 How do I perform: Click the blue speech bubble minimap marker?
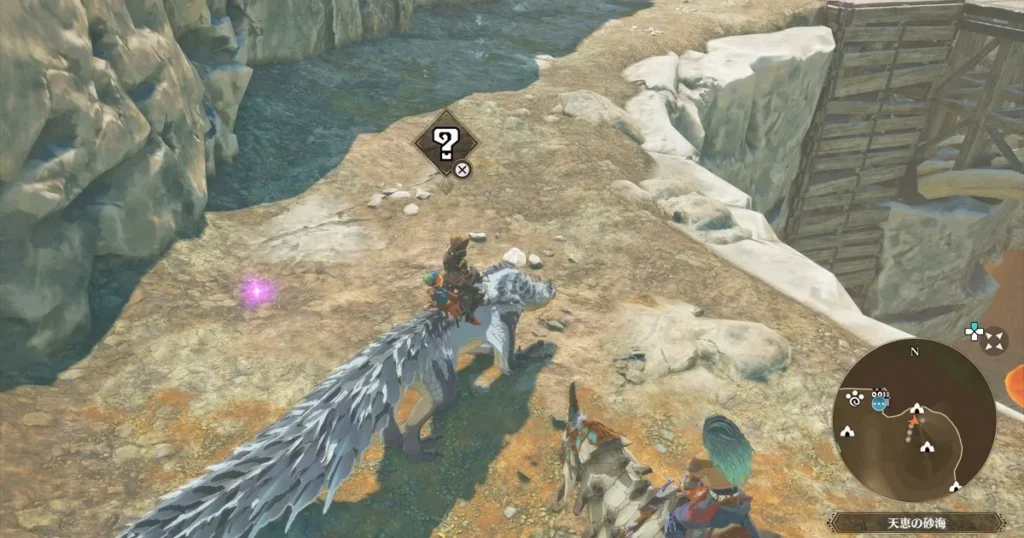pyautogui.click(x=879, y=403)
